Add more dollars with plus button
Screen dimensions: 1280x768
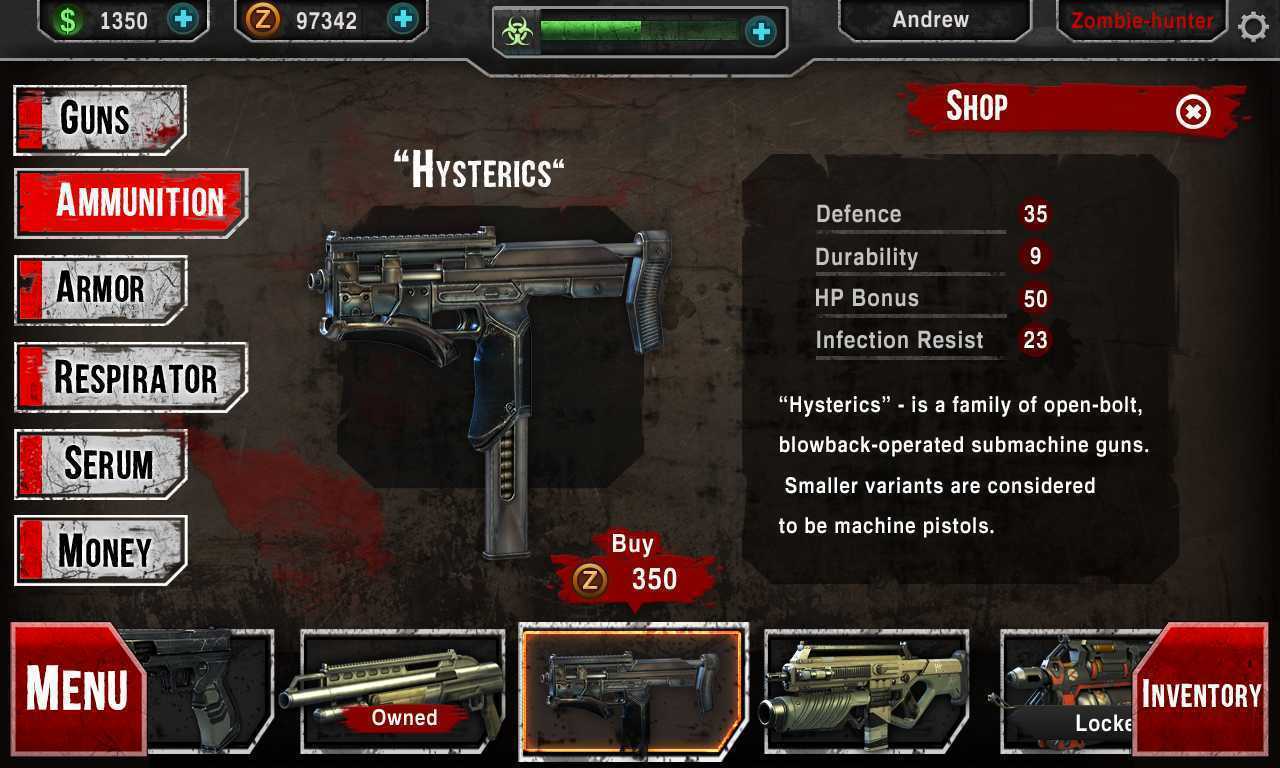tap(183, 19)
